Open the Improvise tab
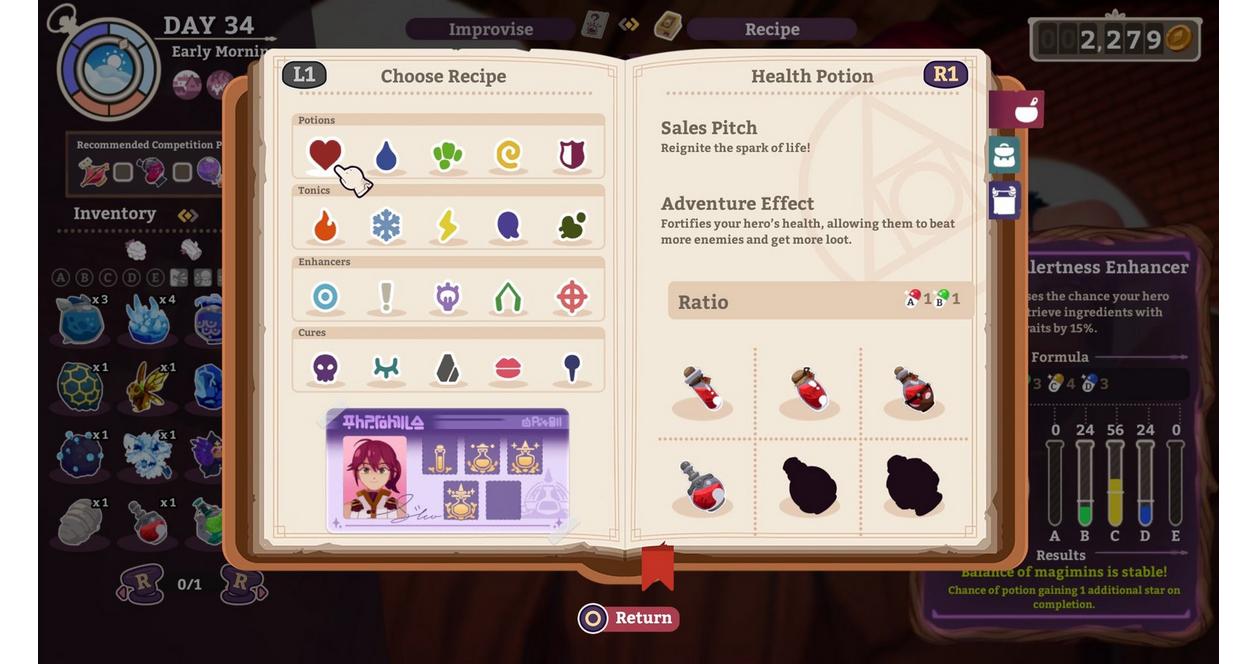The image size is (1256, 664). pos(490,29)
